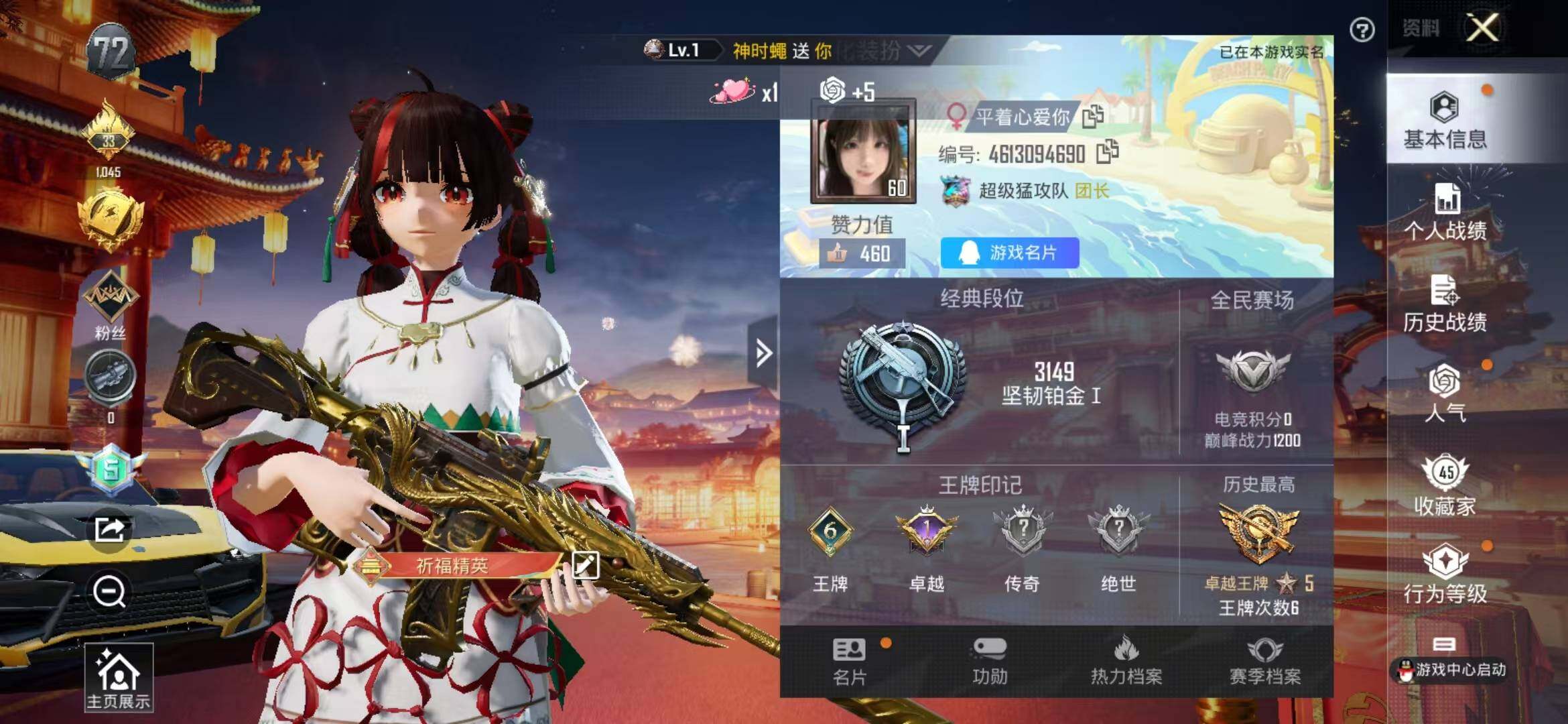
Task: View the 行为等级 behavior level tab
Action: click(x=1445, y=575)
